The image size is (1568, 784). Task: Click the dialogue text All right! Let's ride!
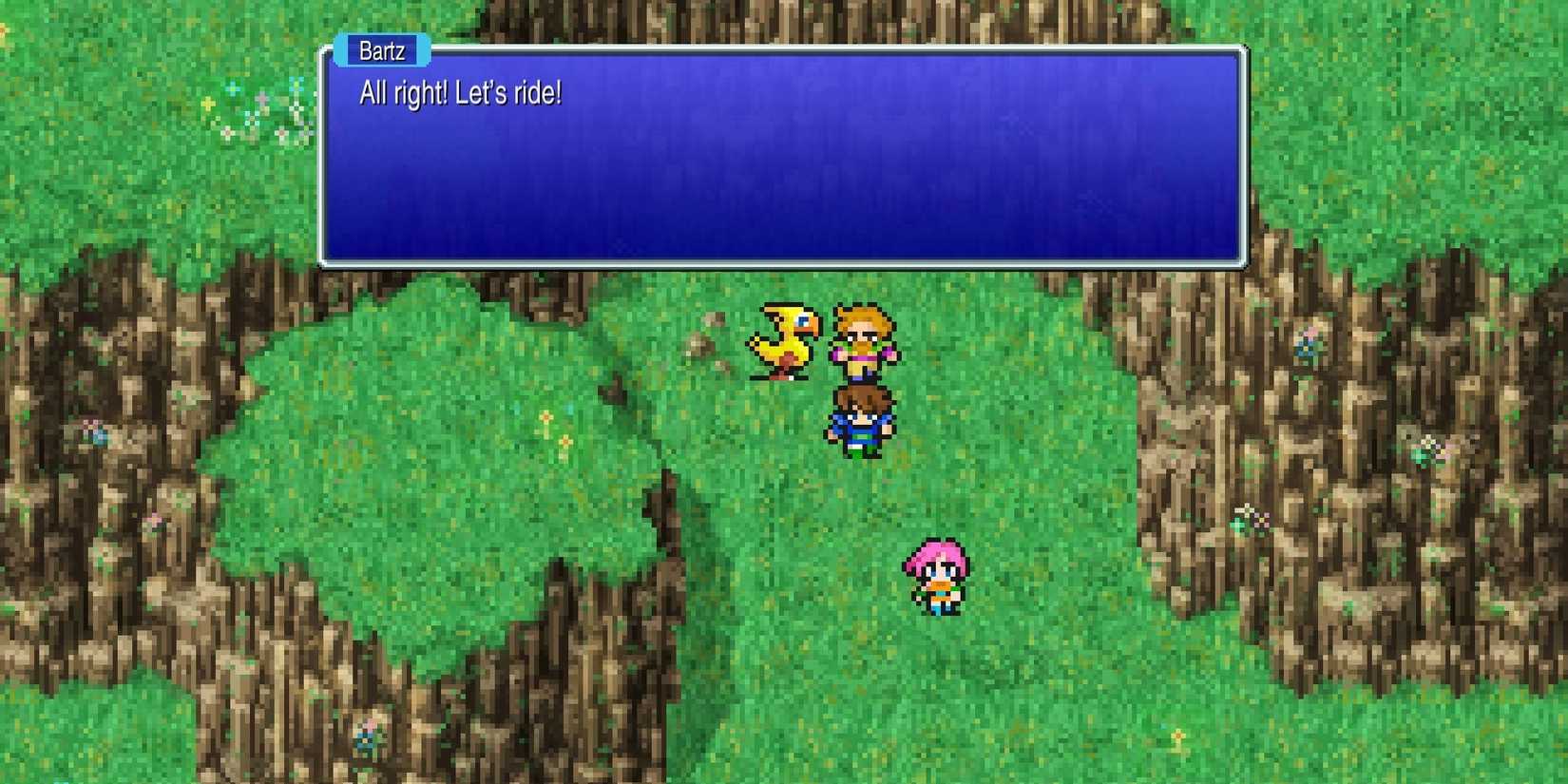pos(461,92)
